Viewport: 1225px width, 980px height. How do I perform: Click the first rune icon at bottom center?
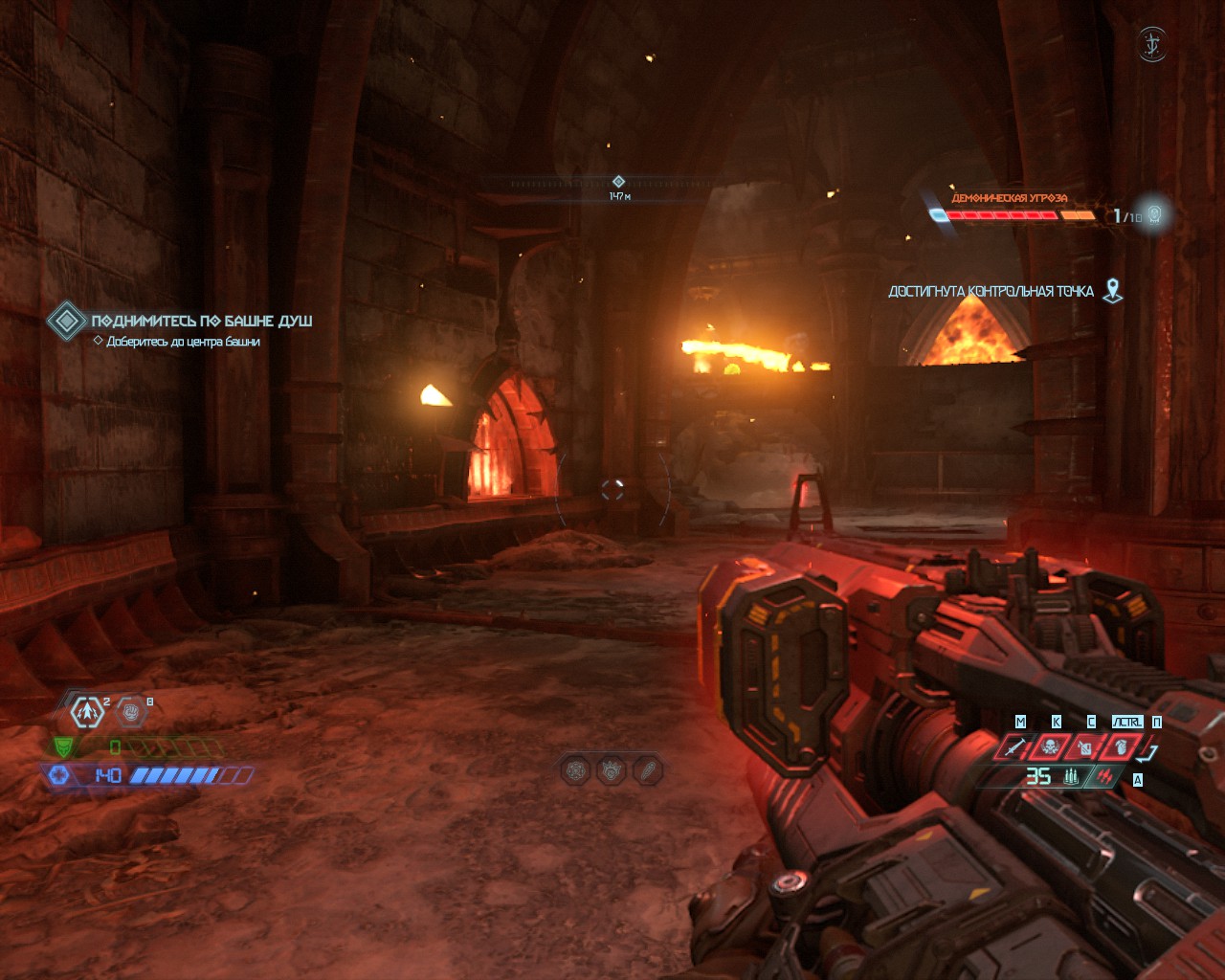coord(575,769)
